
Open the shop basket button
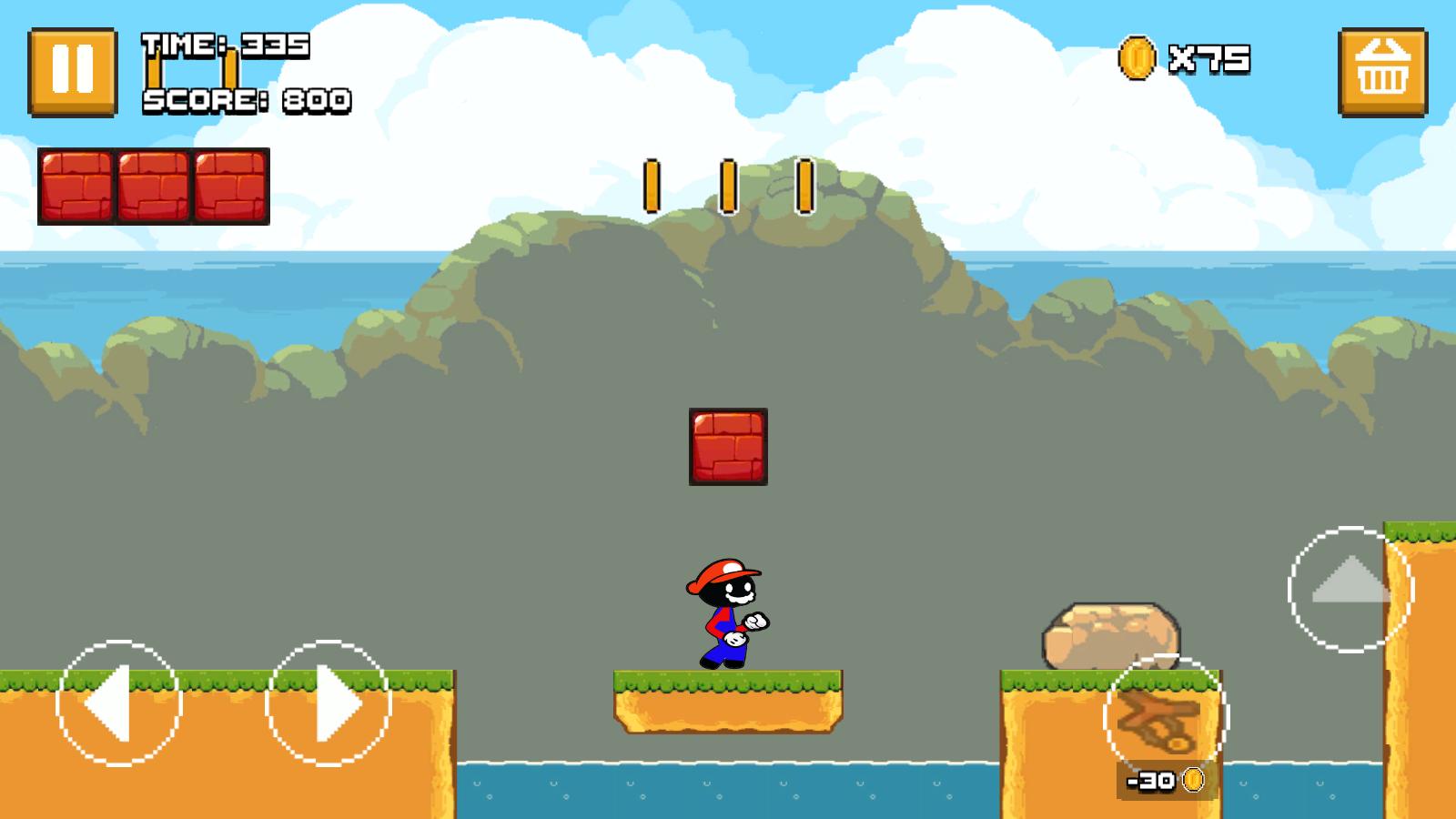(x=1382, y=72)
